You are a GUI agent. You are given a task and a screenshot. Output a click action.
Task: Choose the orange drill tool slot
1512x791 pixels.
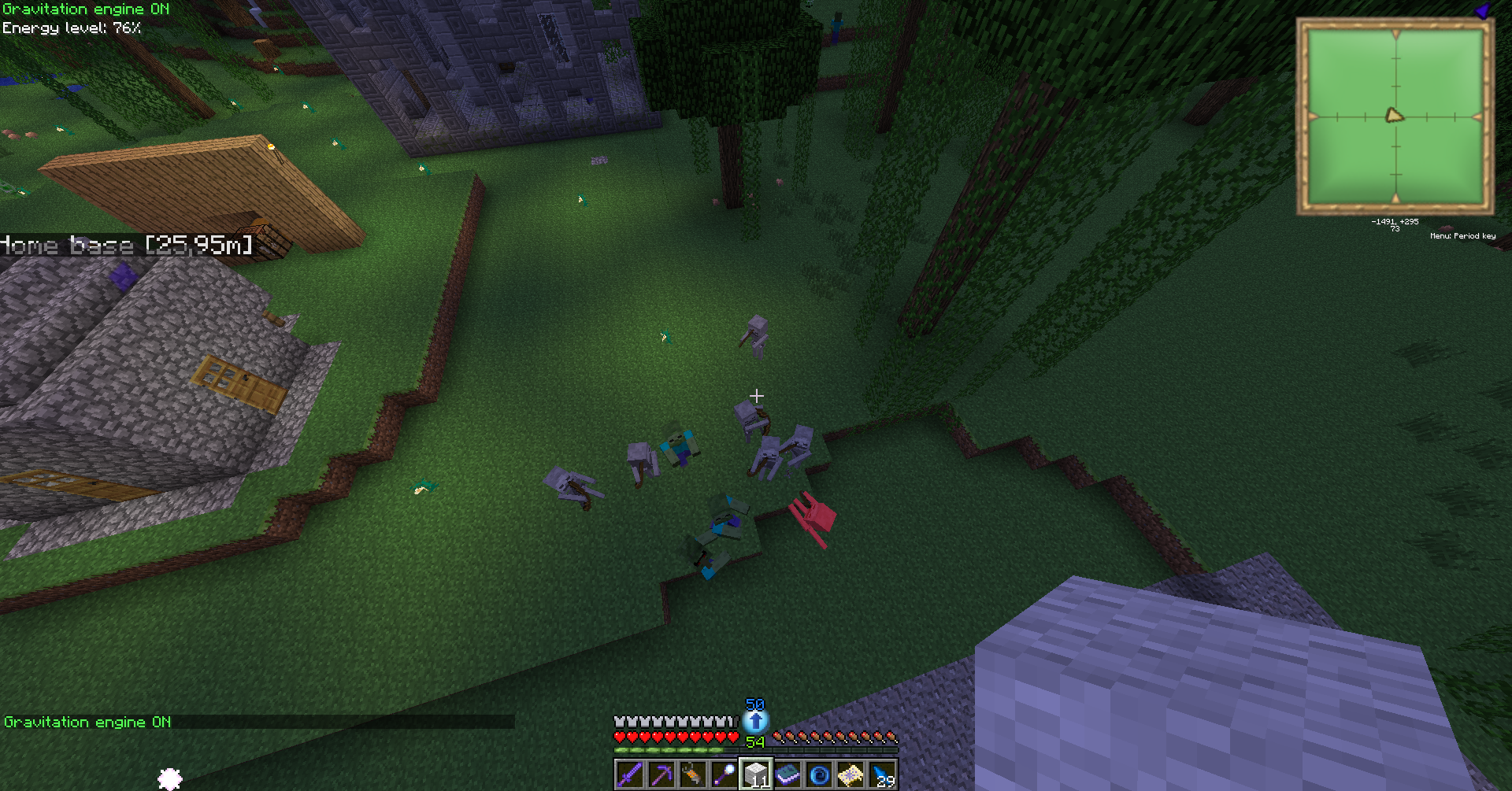click(x=693, y=775)
